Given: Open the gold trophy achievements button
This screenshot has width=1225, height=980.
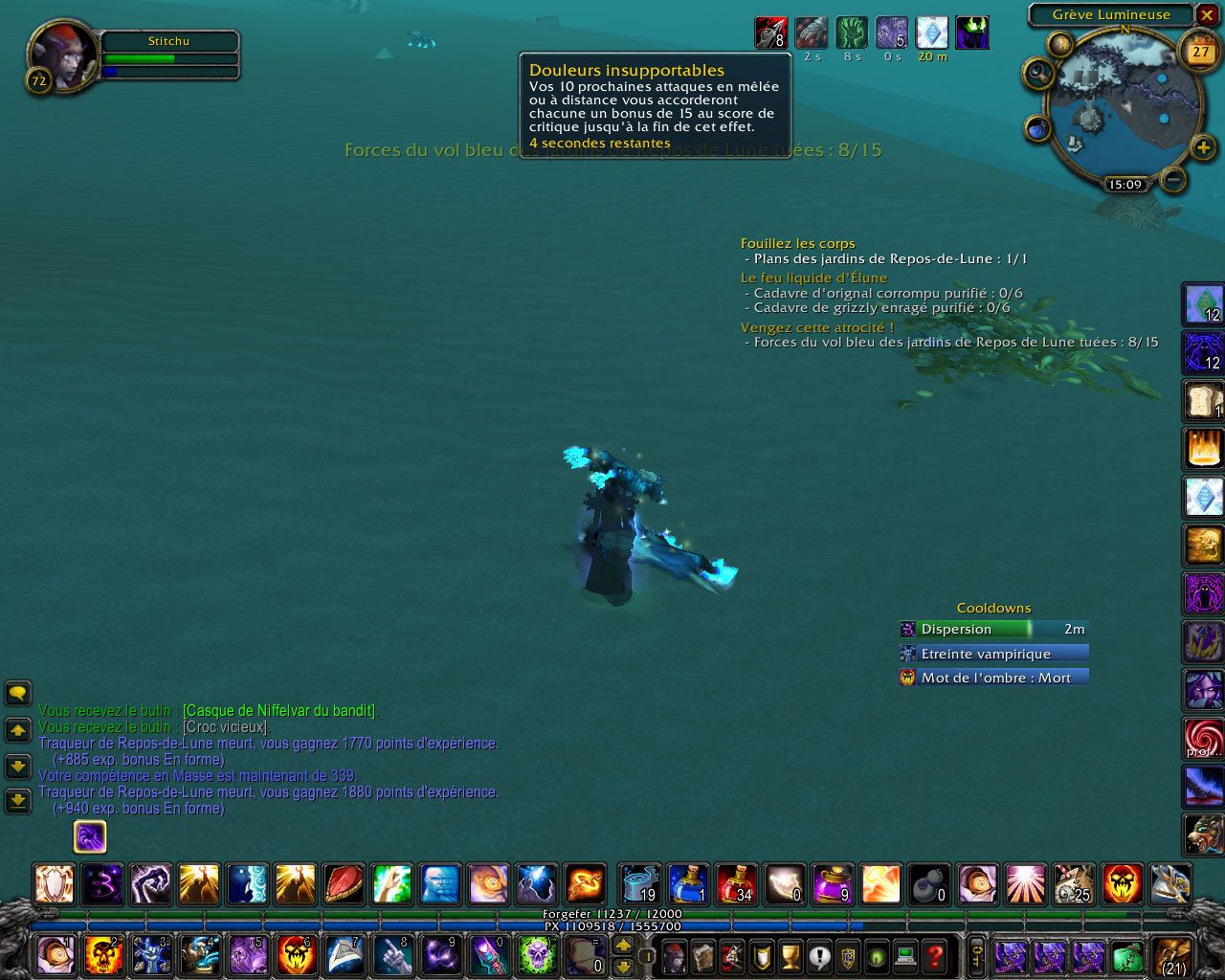Looking at the screenshot, I should [x=791, y=956].
